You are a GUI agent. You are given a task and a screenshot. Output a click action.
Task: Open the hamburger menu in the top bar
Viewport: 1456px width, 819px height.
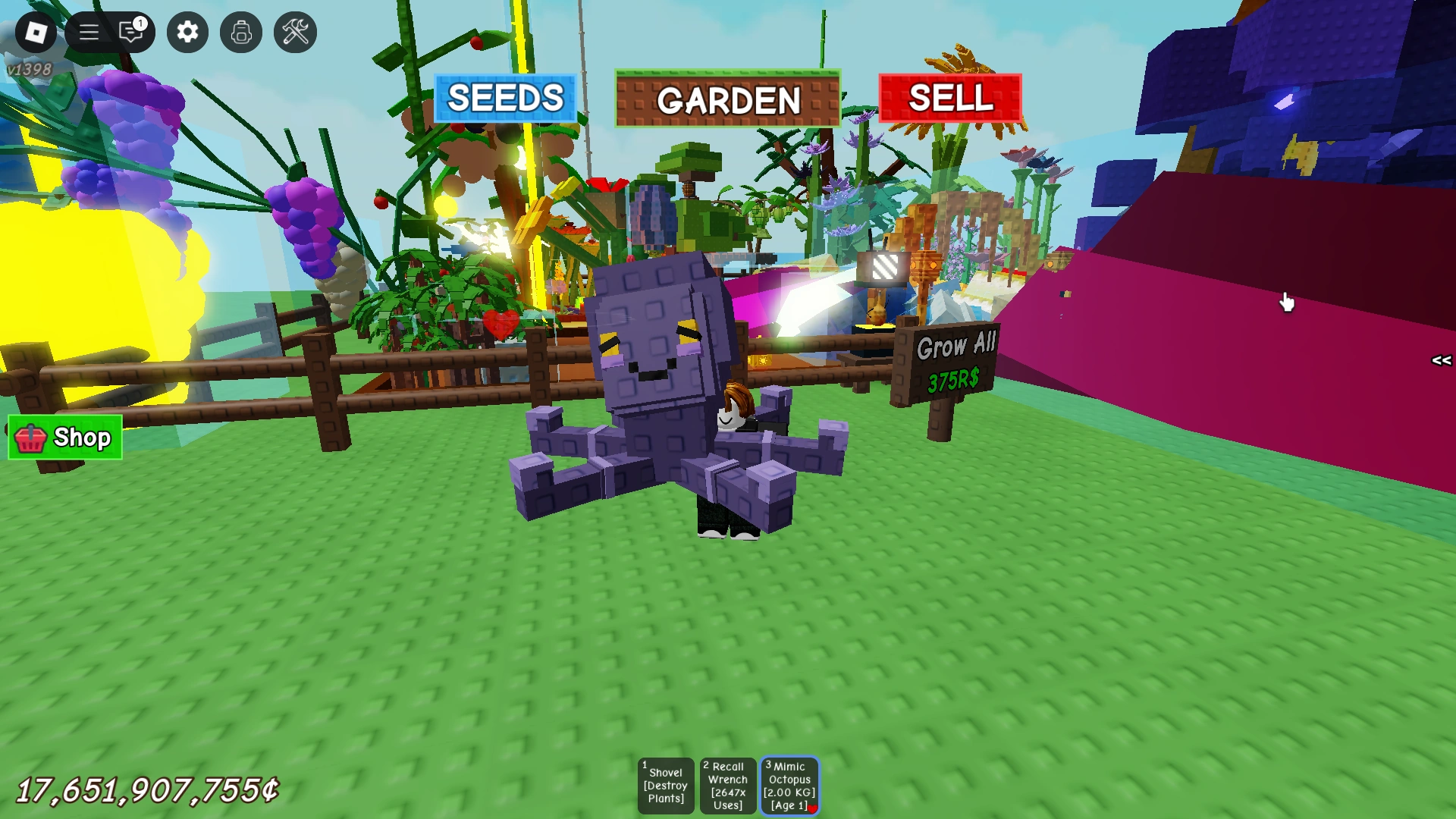88,32
